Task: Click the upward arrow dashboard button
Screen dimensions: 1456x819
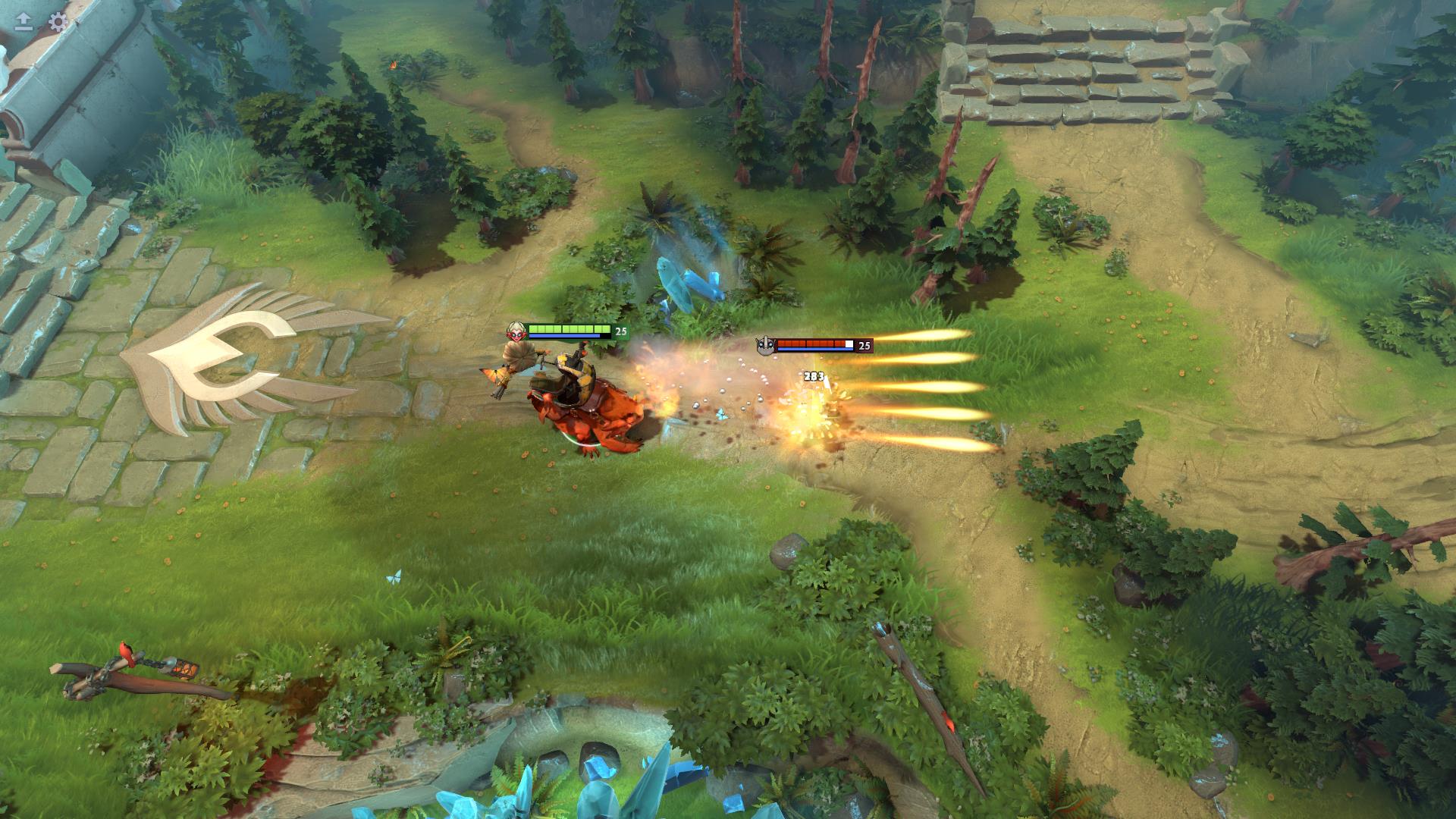Action: point(24,21)
